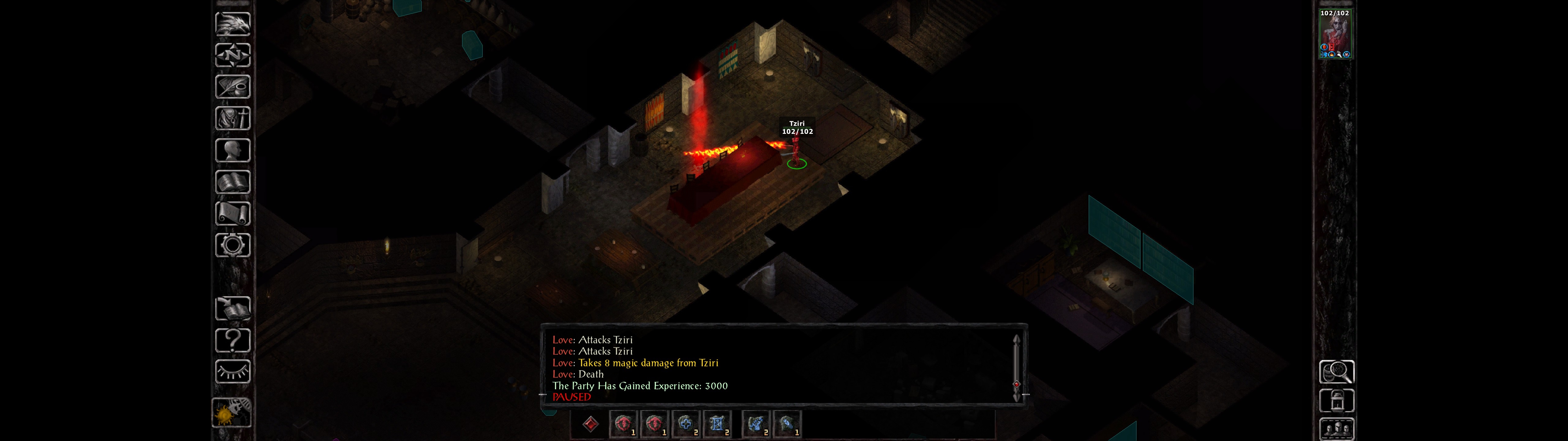Click the dialog log scrollbar red gem
Image resolution: width=1568 pixels, height=441 pixels.
[1016, 384]
